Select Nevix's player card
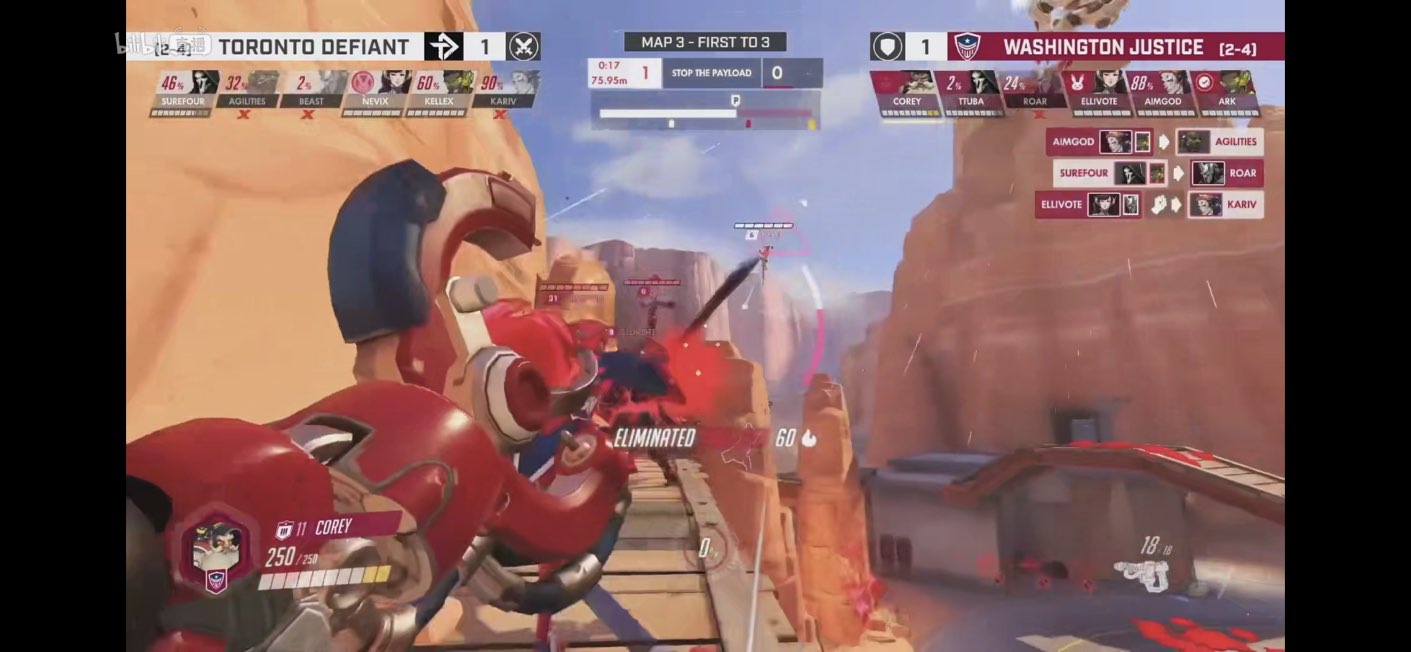 375,91
